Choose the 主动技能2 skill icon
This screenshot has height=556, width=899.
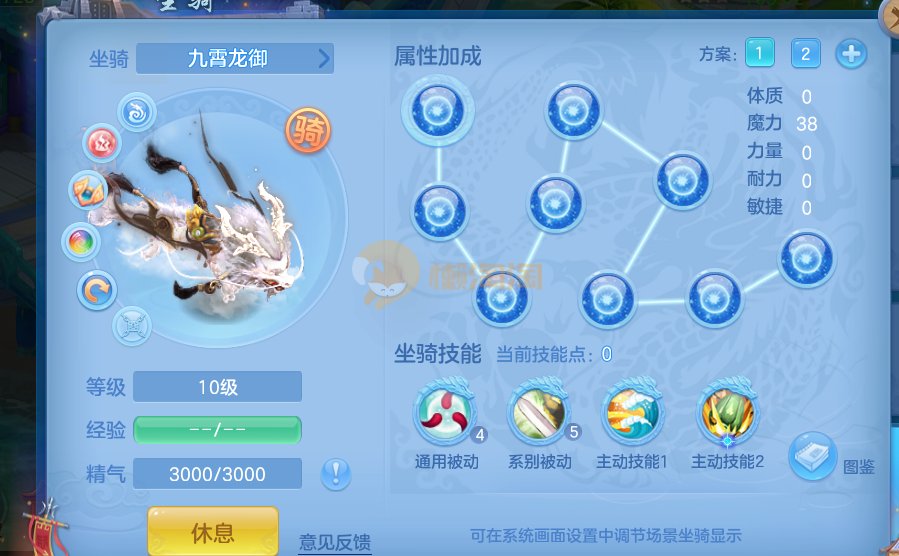pos(727,413)
